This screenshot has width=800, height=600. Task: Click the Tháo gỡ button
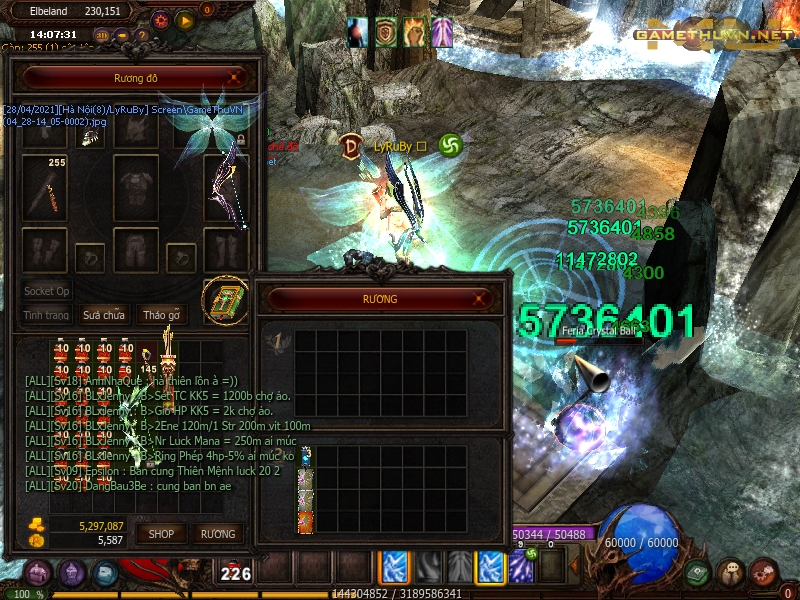point(161,315)
